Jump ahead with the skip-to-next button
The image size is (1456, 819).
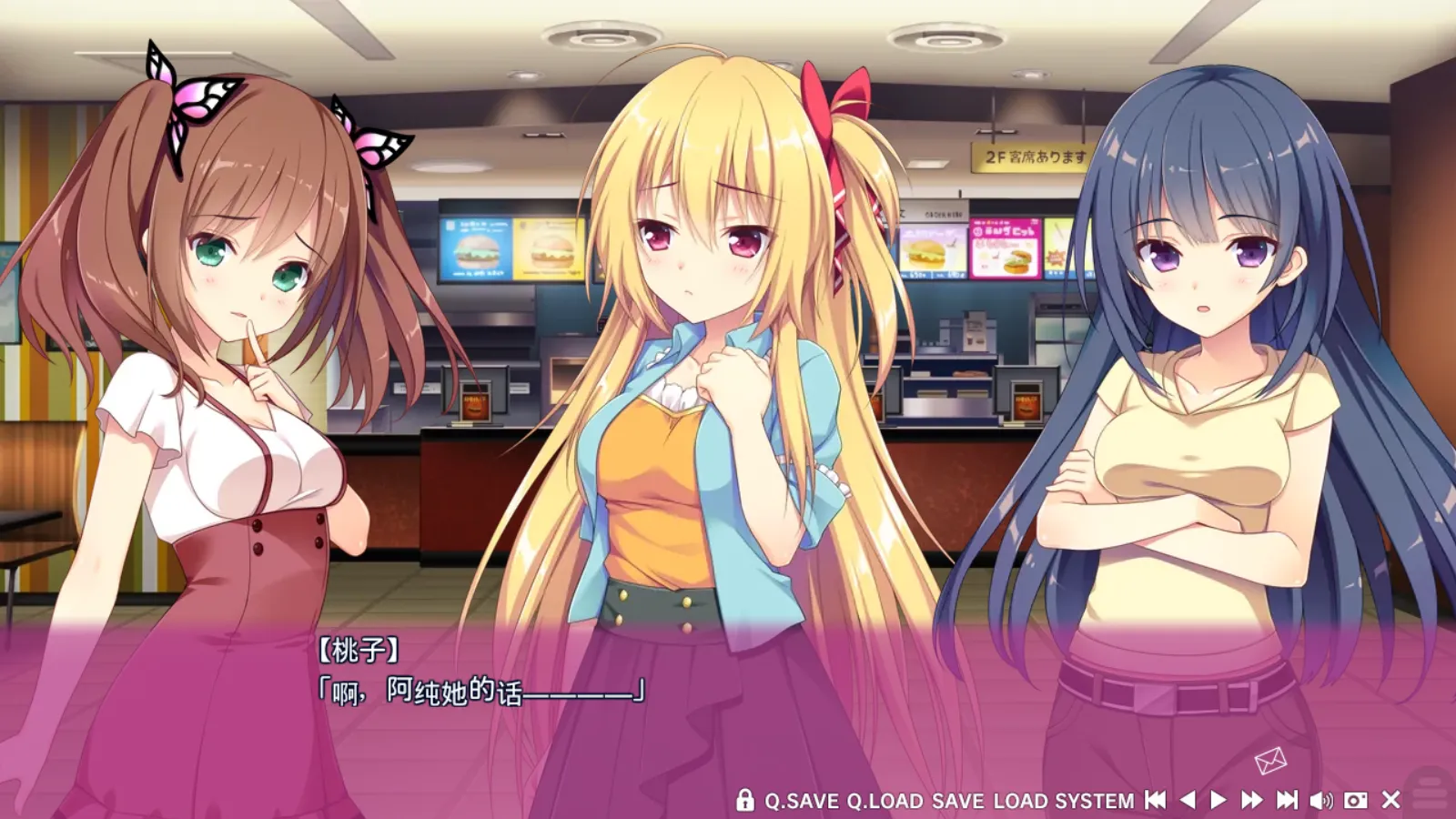pos(1287,800)
